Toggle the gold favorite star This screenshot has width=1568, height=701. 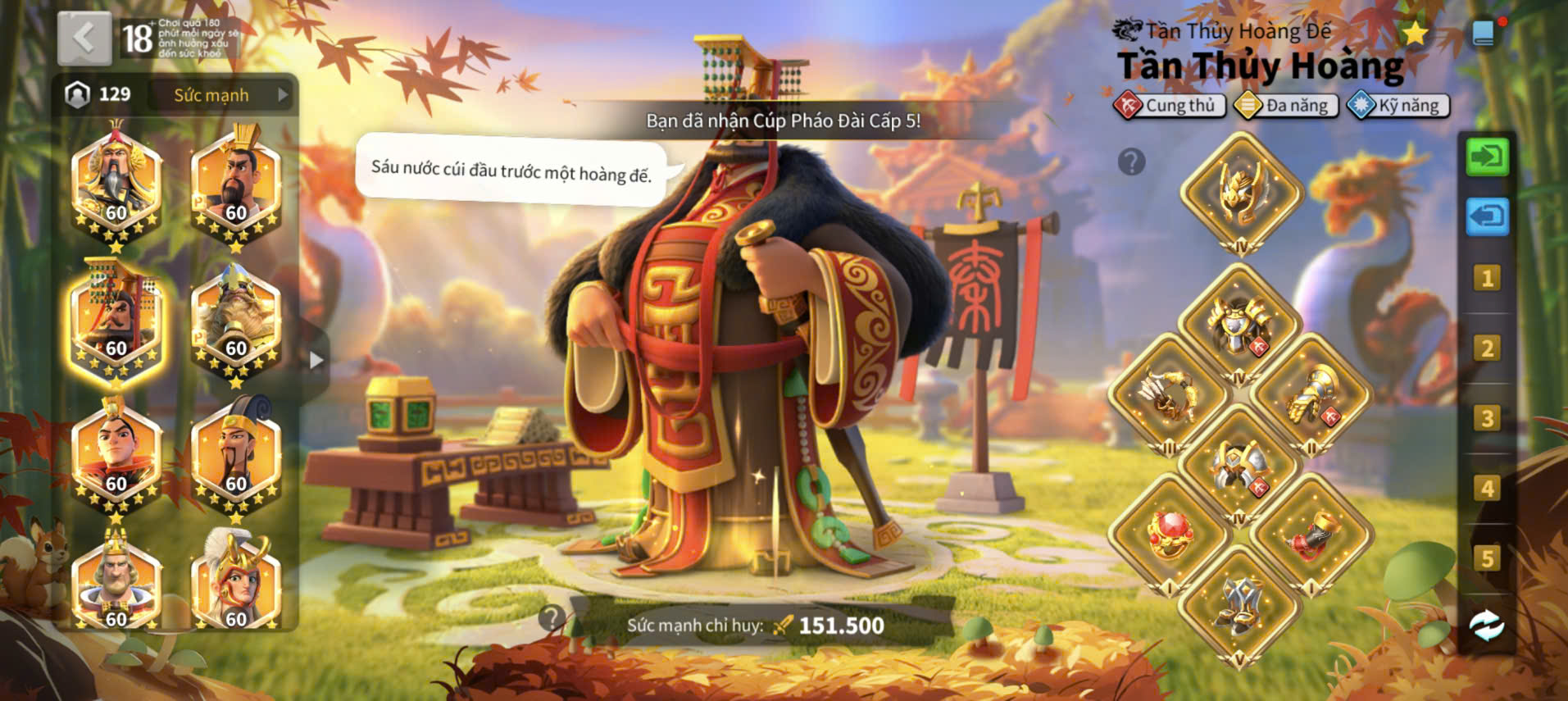coord(1415,34)
